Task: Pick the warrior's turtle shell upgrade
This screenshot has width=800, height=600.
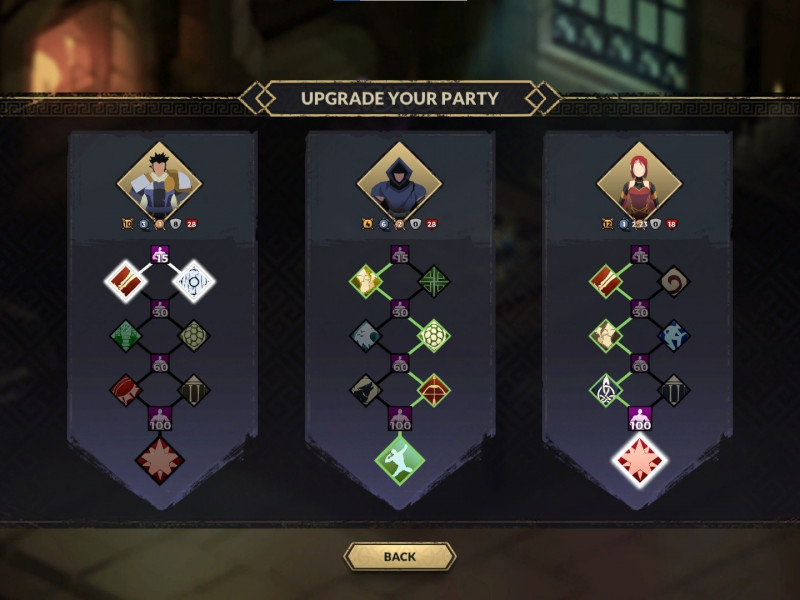Action: [193, 336]
